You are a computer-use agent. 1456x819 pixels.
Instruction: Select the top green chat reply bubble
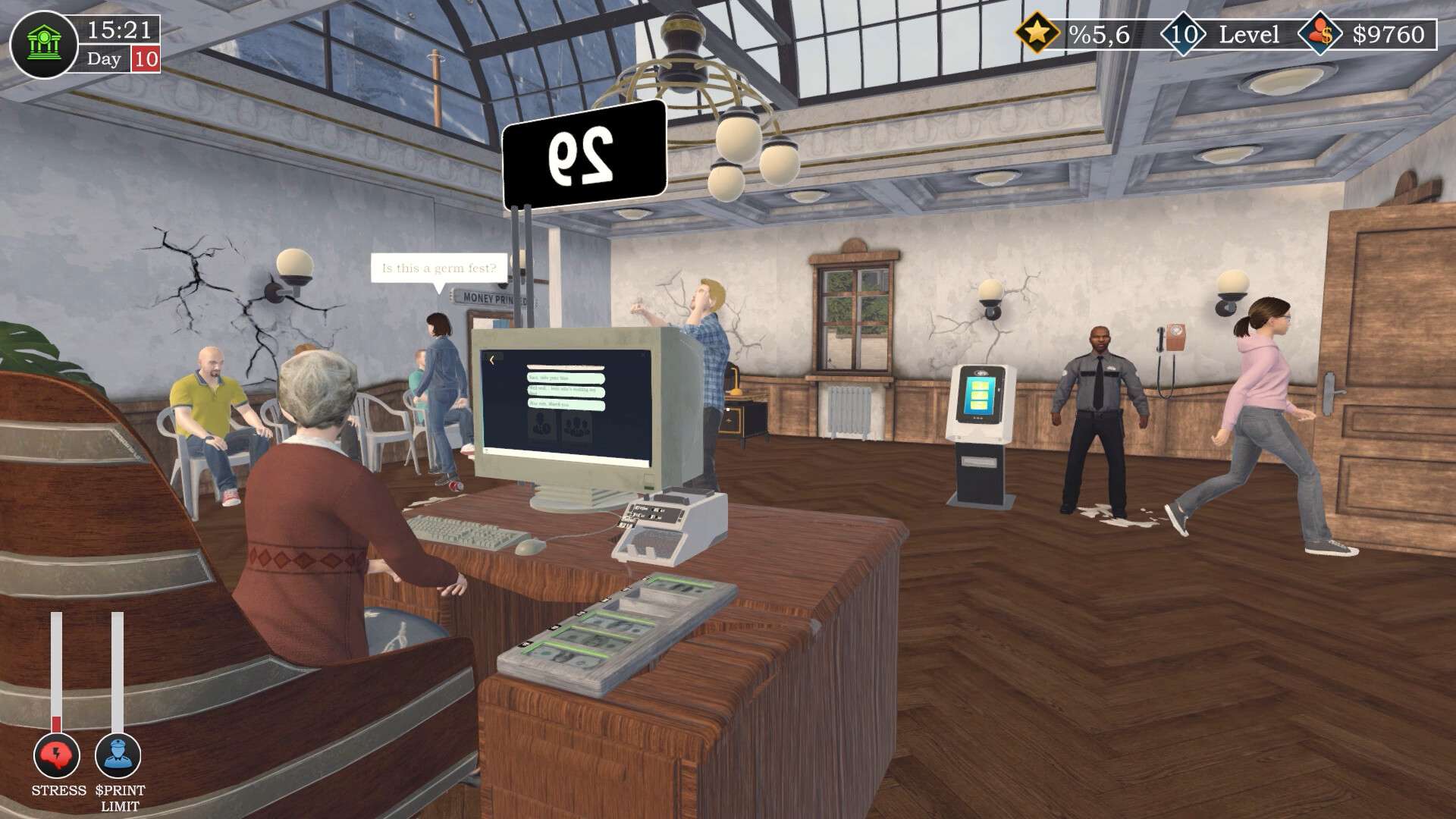(x=566, y=378)
